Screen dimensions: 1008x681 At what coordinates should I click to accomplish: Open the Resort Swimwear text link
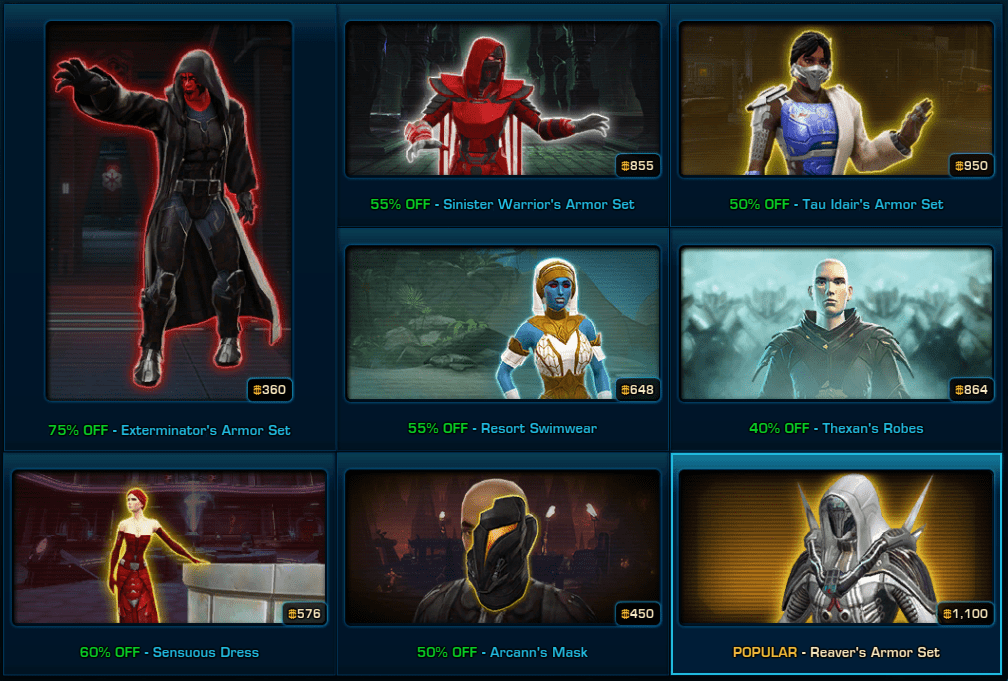click(x=538, y=428)
